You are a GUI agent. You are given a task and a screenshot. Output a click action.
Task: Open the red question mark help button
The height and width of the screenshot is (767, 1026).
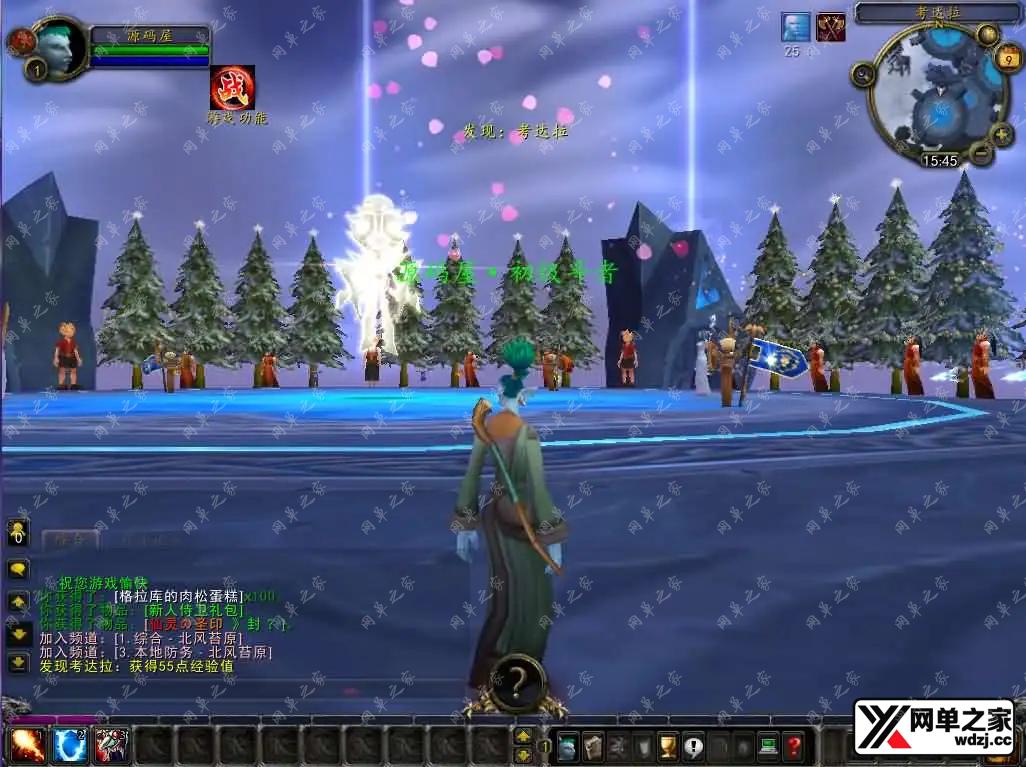coord(794,746)
